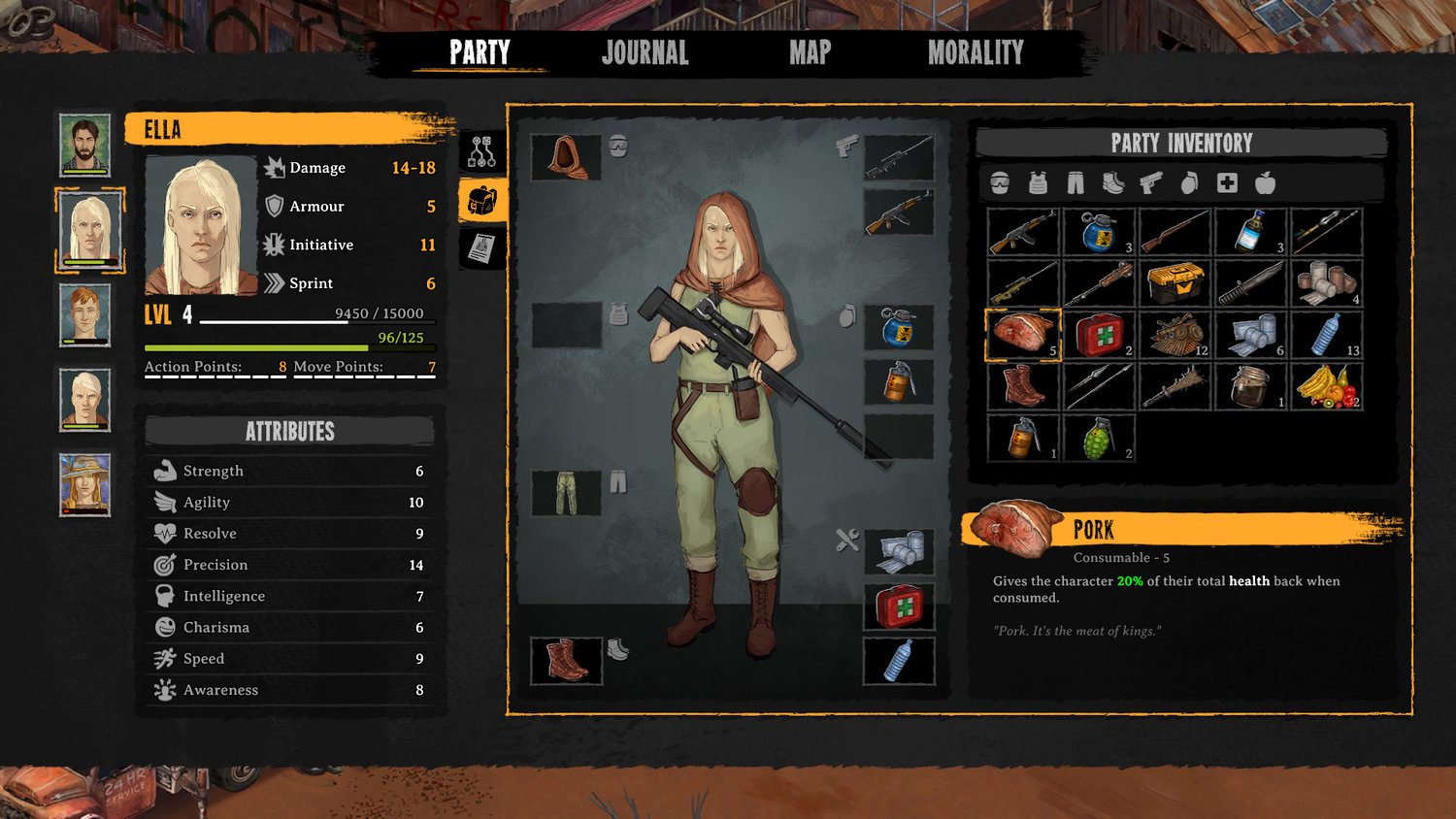This screenshot has height=819, width=1456.
Task: Open the character biography sheet
Action: coord(482,246)
